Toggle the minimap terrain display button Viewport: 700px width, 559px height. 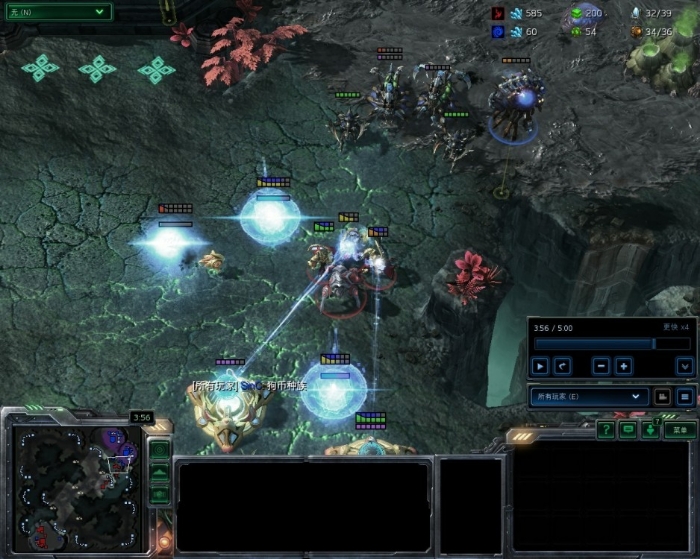tap(159, 471)
